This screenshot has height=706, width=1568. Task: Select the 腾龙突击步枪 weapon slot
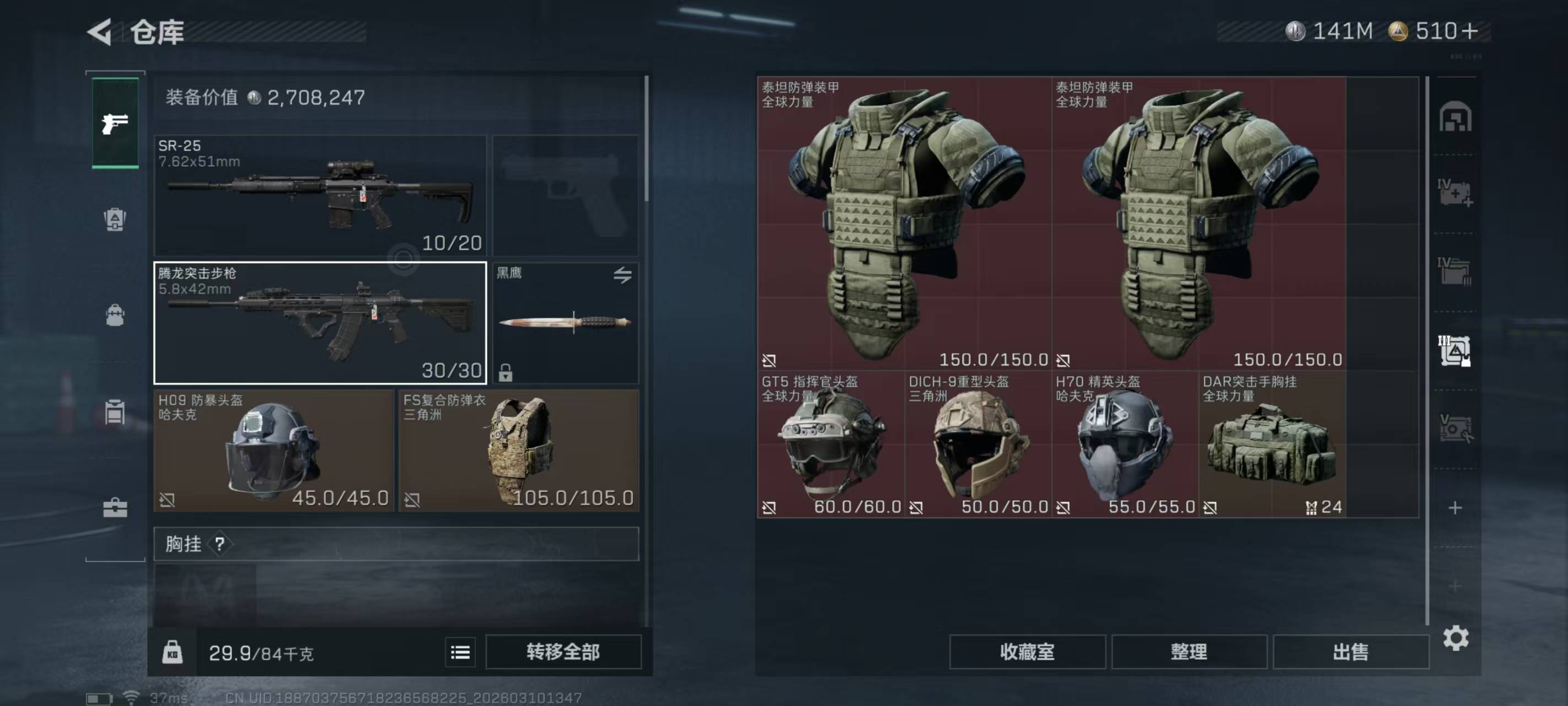pos(320,323)
